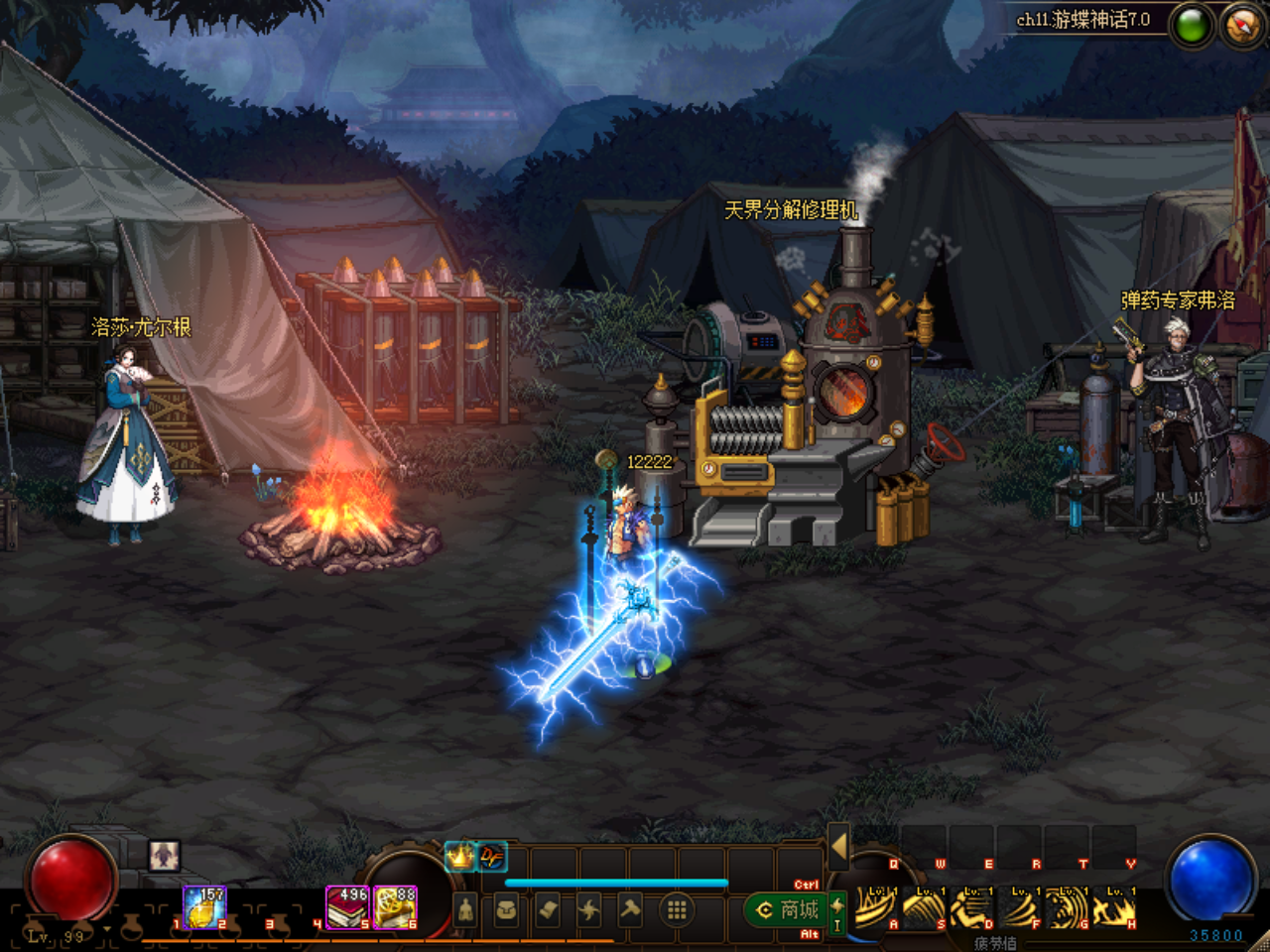
Task: Use the red book item with 496 count
Action: point(347,907)
